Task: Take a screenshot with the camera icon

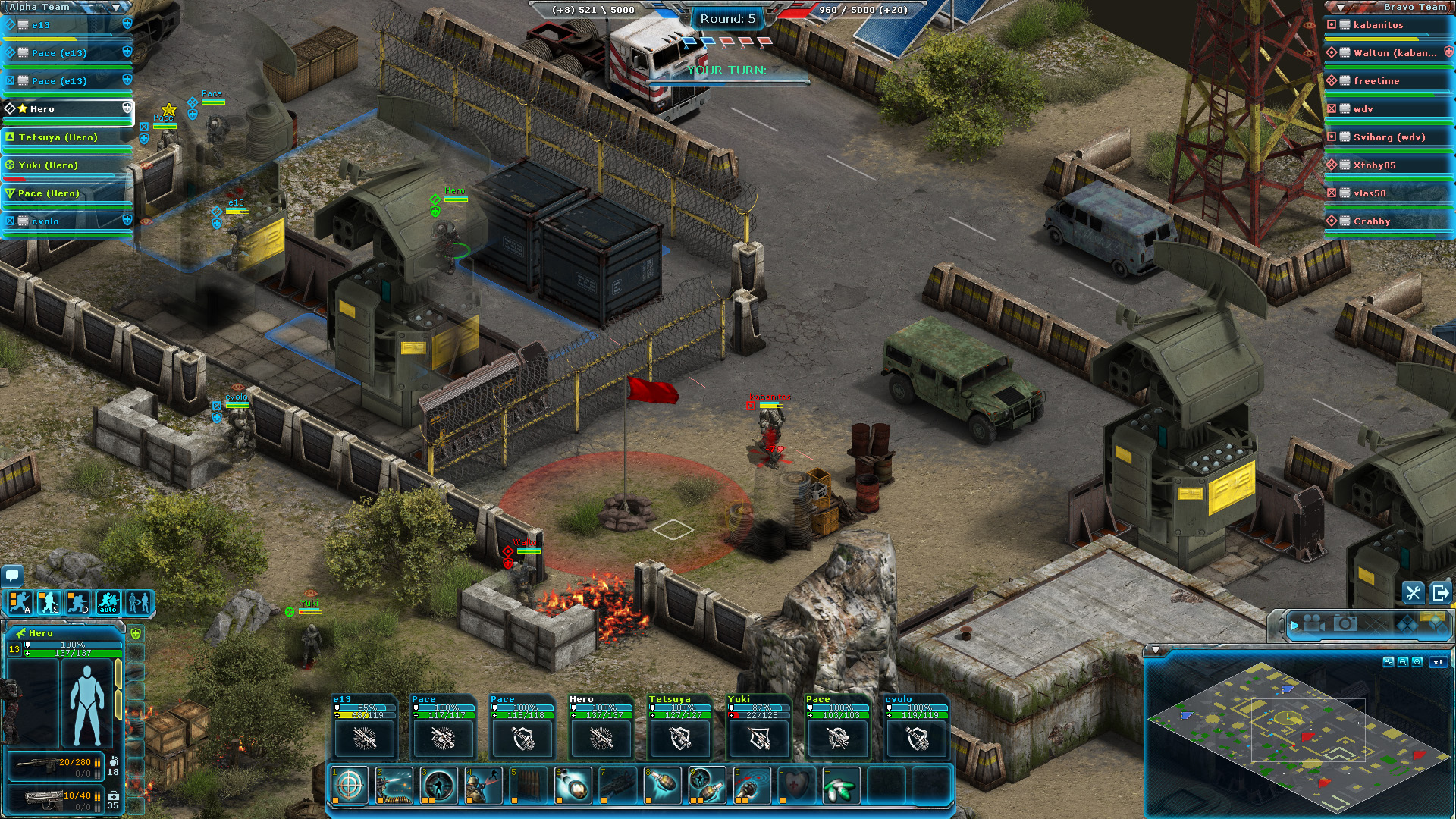Action: 1345,625
